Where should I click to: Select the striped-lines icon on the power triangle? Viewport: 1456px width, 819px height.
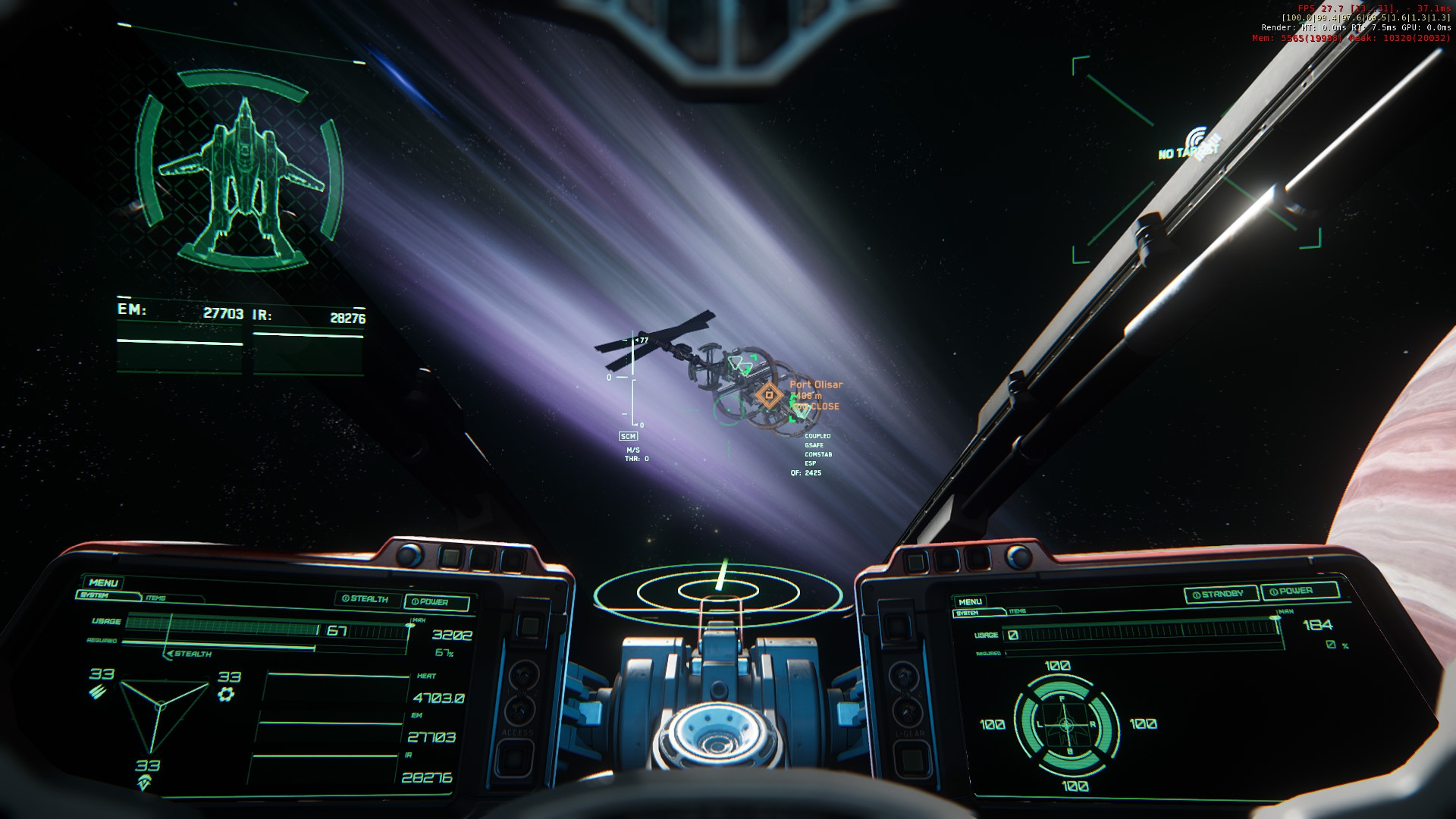[x=99, y=691]
